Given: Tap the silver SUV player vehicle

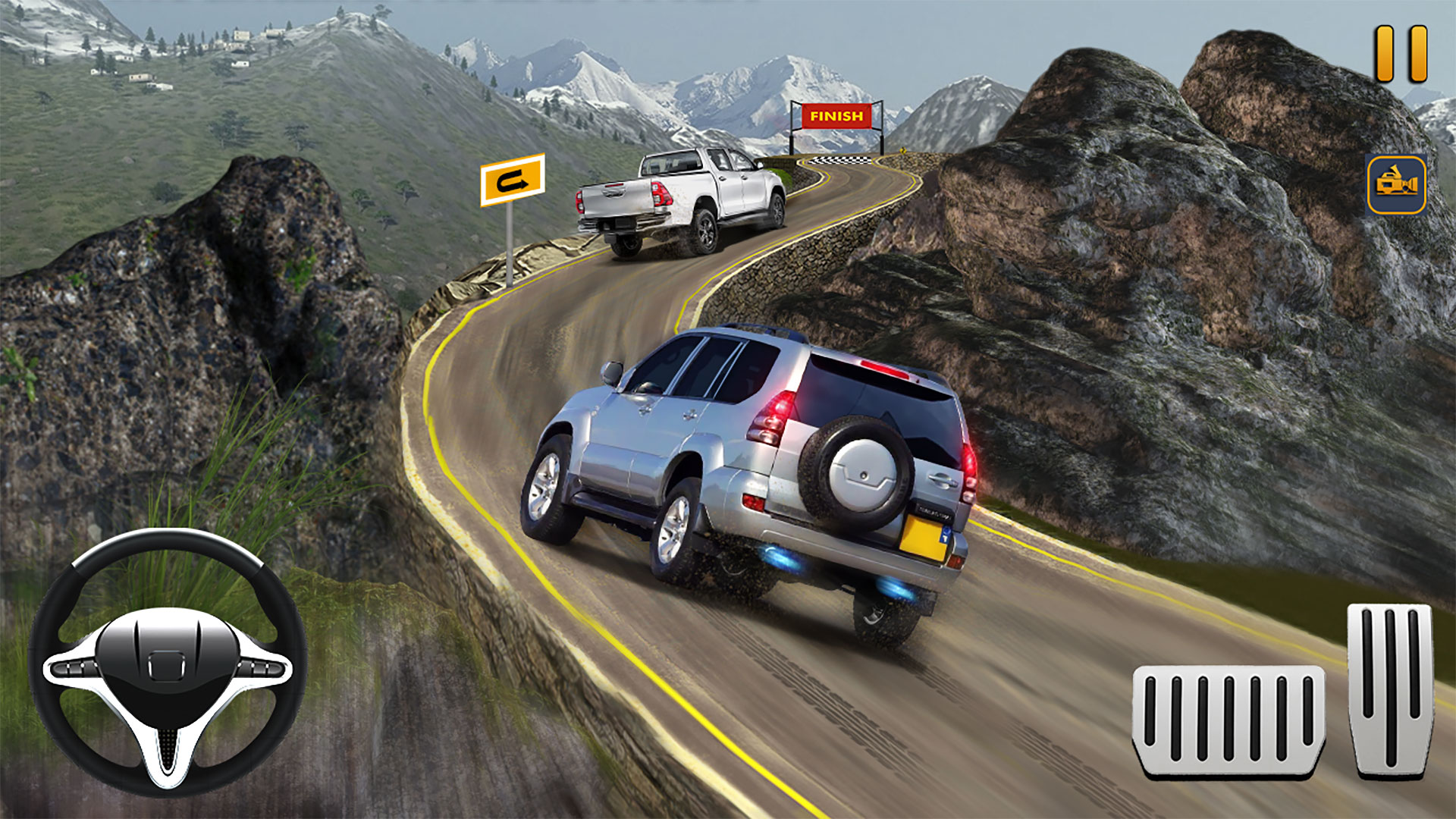Looking at the screenshot, I should click(758, 455).
